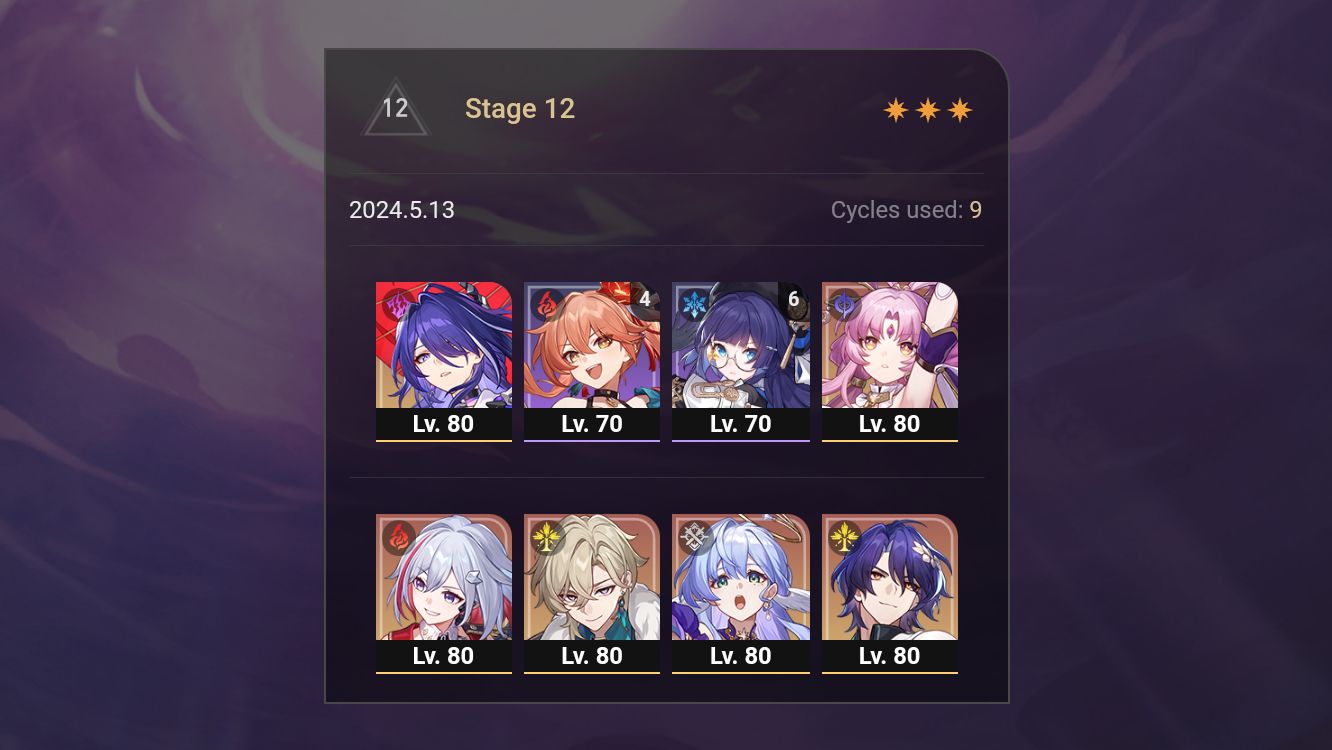Open the Stage 12 heading
This screenshot has width=1332, height=750.
coord(520,109)
